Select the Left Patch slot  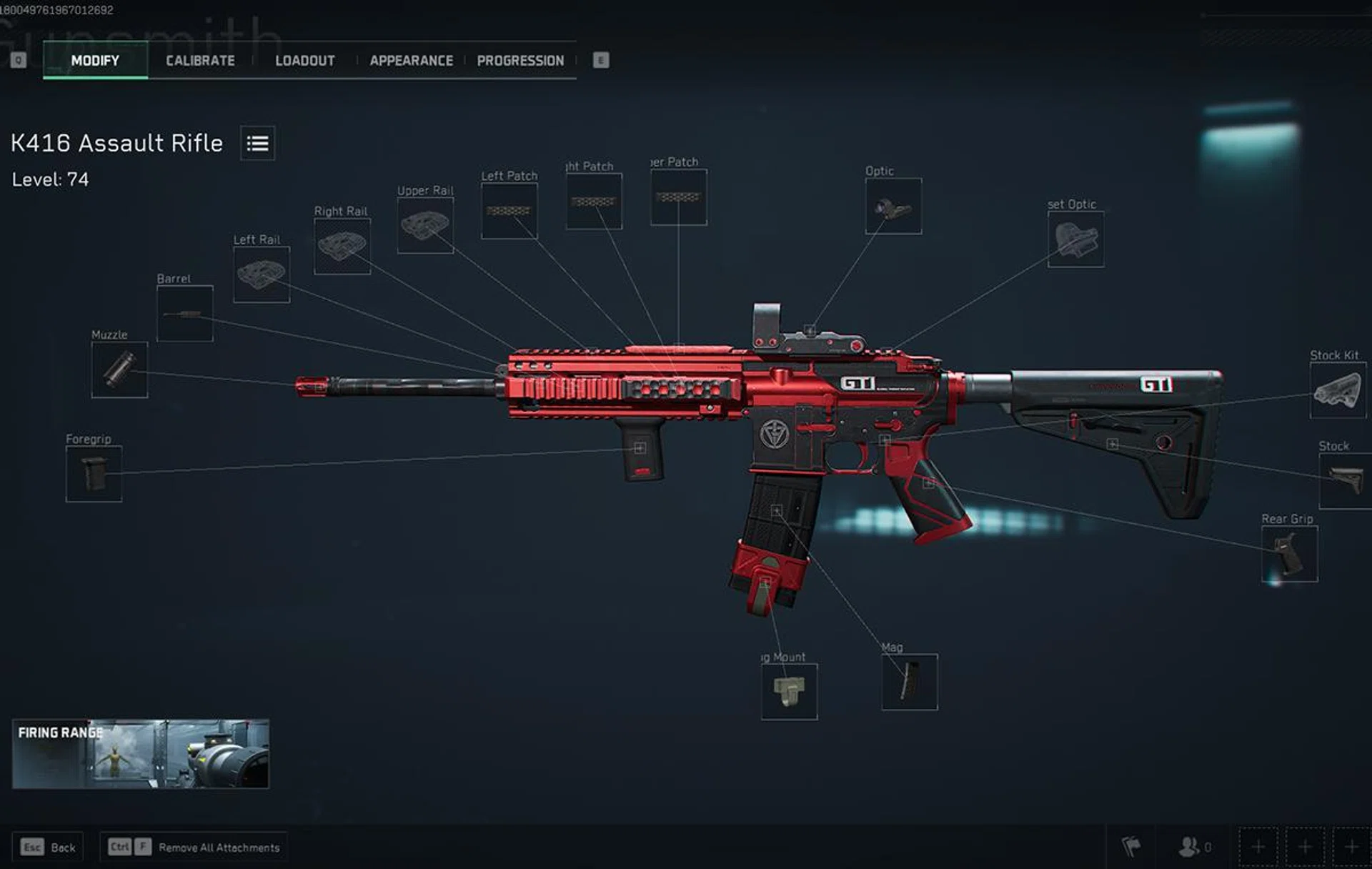tap(509, 209)
